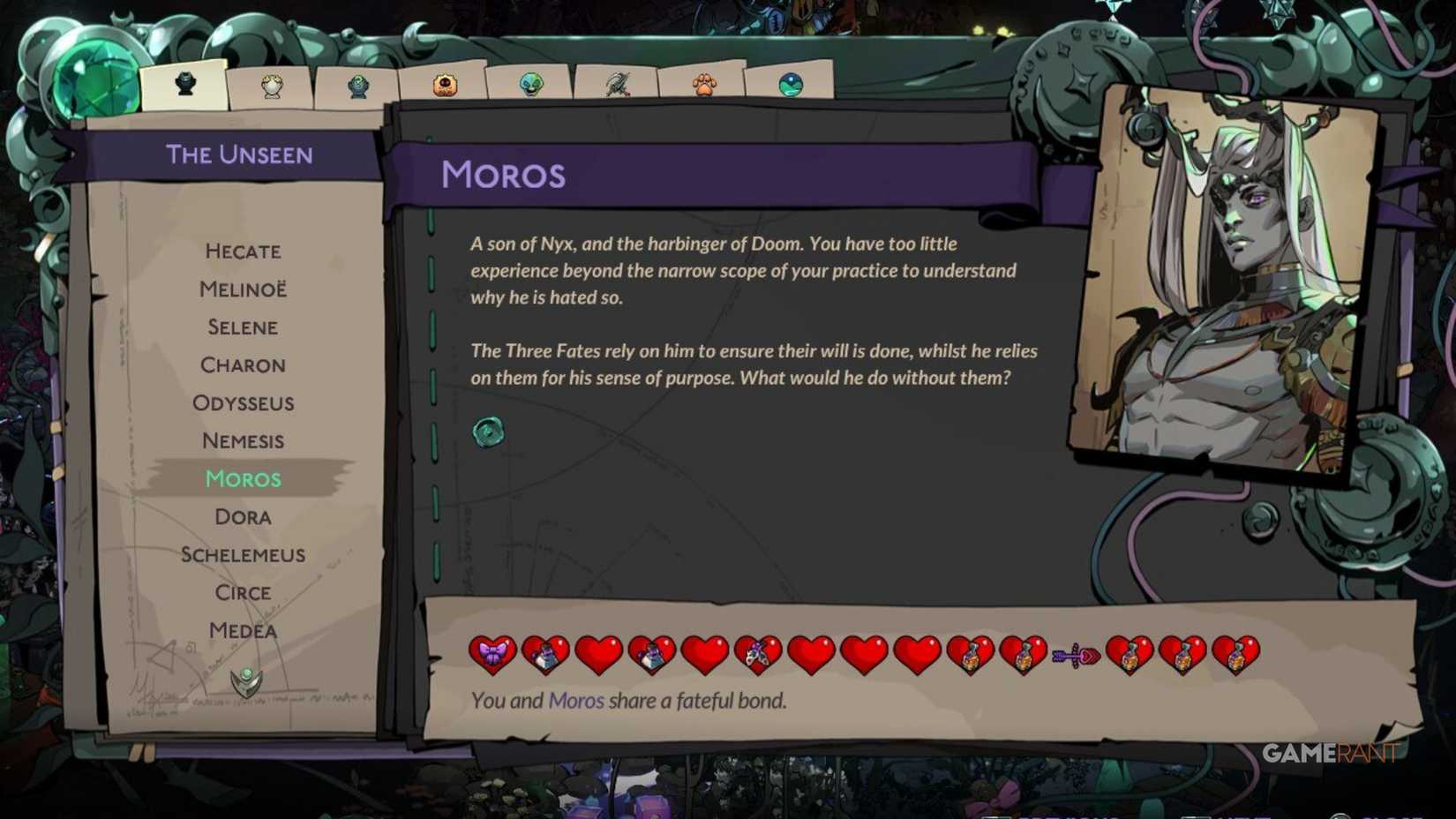
Task: Open the green-faced chronicler chapter icon
Action: pyautogui.click(x=529, y=84)
